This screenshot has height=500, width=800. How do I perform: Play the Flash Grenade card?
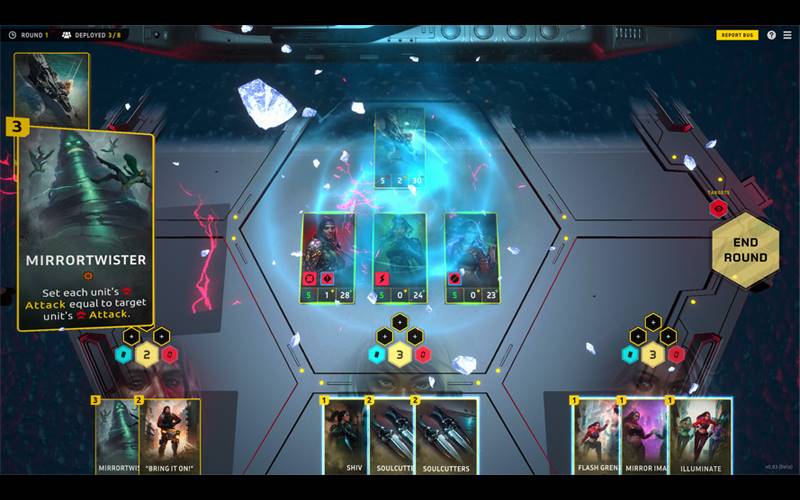click(596, 436)
